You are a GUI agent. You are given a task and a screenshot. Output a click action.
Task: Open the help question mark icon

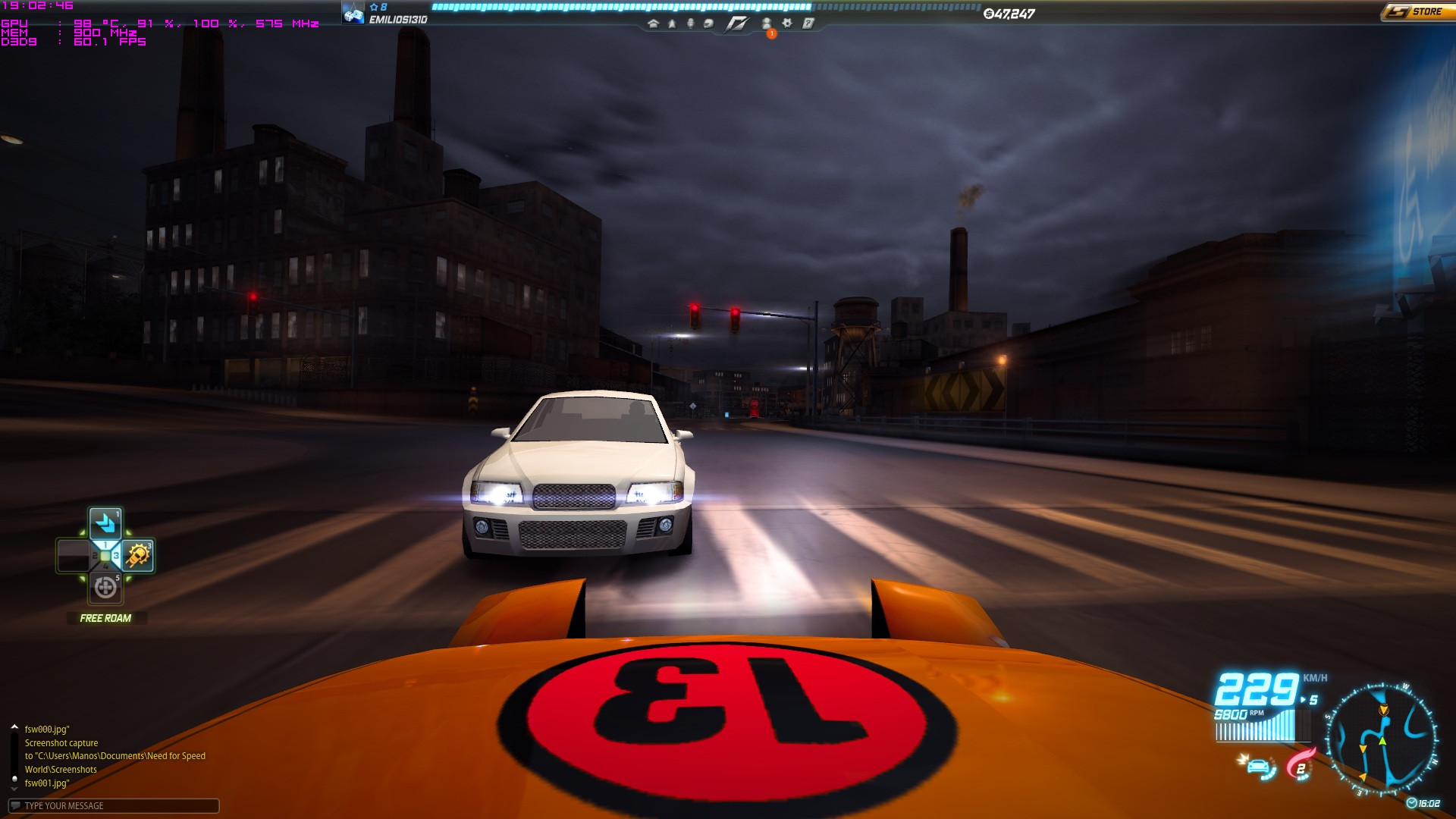(808, 24)
